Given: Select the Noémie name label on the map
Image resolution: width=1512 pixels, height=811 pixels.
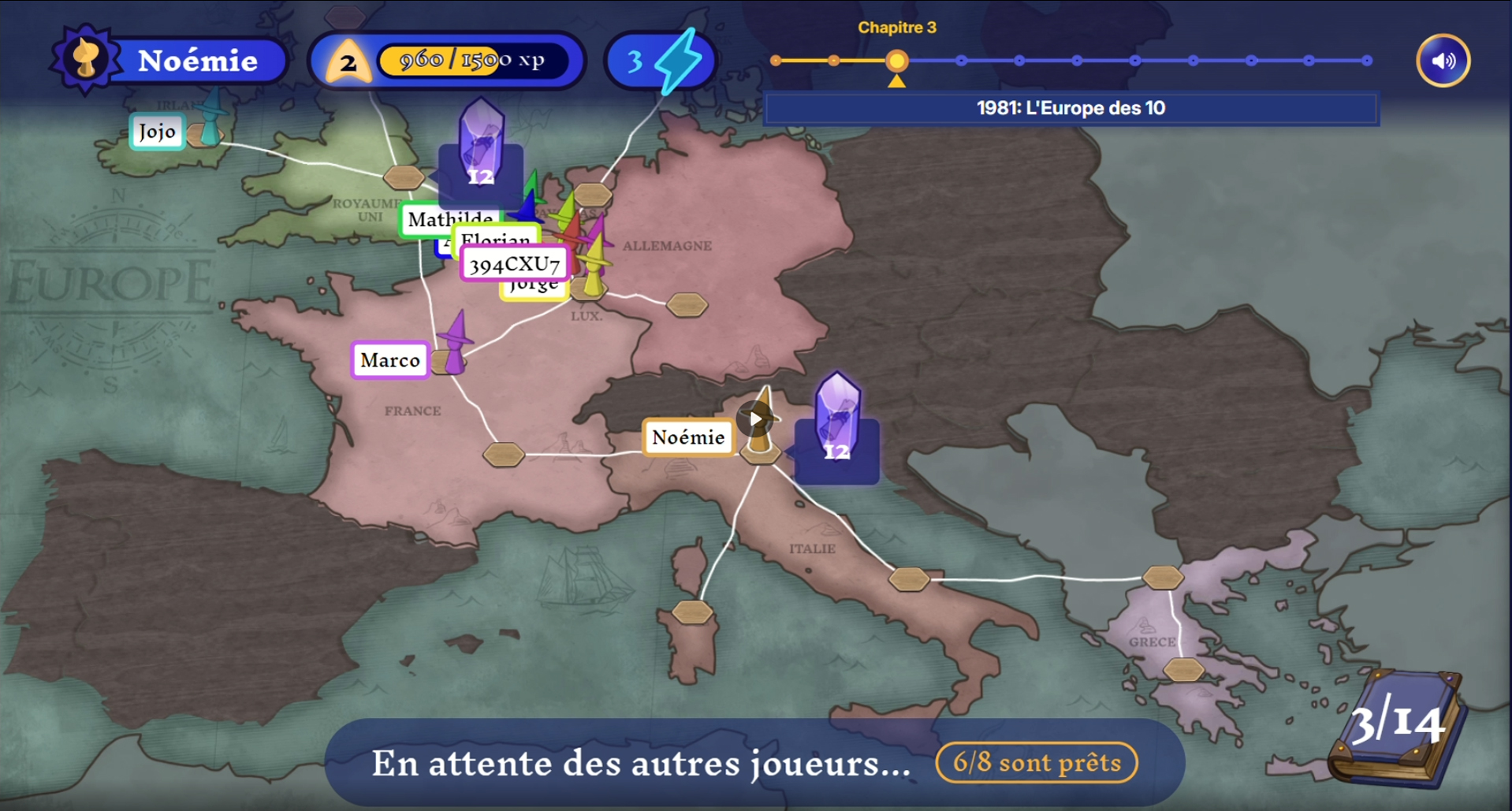Looking at the screenshot, I should [x=688, y=437].
